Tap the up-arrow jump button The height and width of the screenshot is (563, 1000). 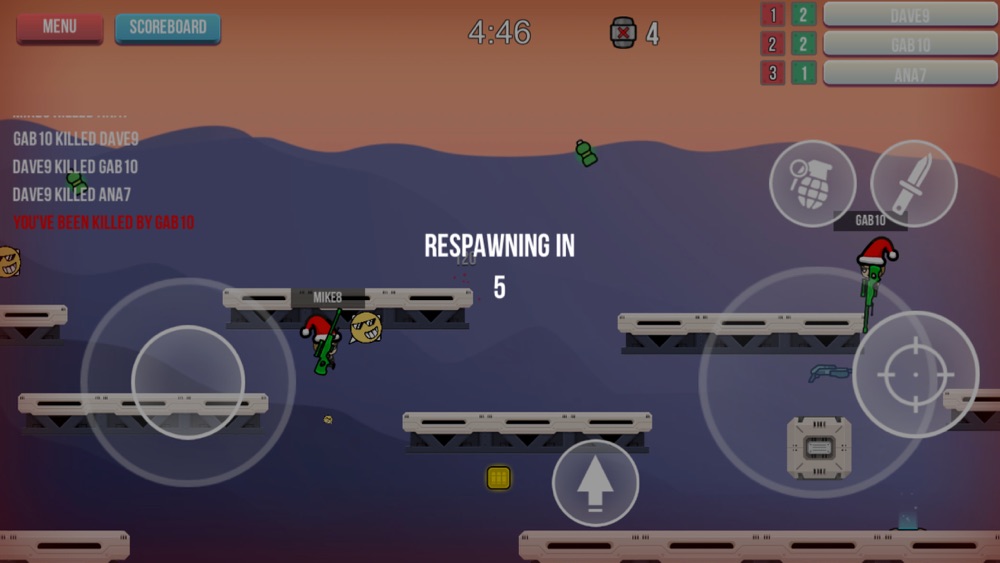point(595,483)
